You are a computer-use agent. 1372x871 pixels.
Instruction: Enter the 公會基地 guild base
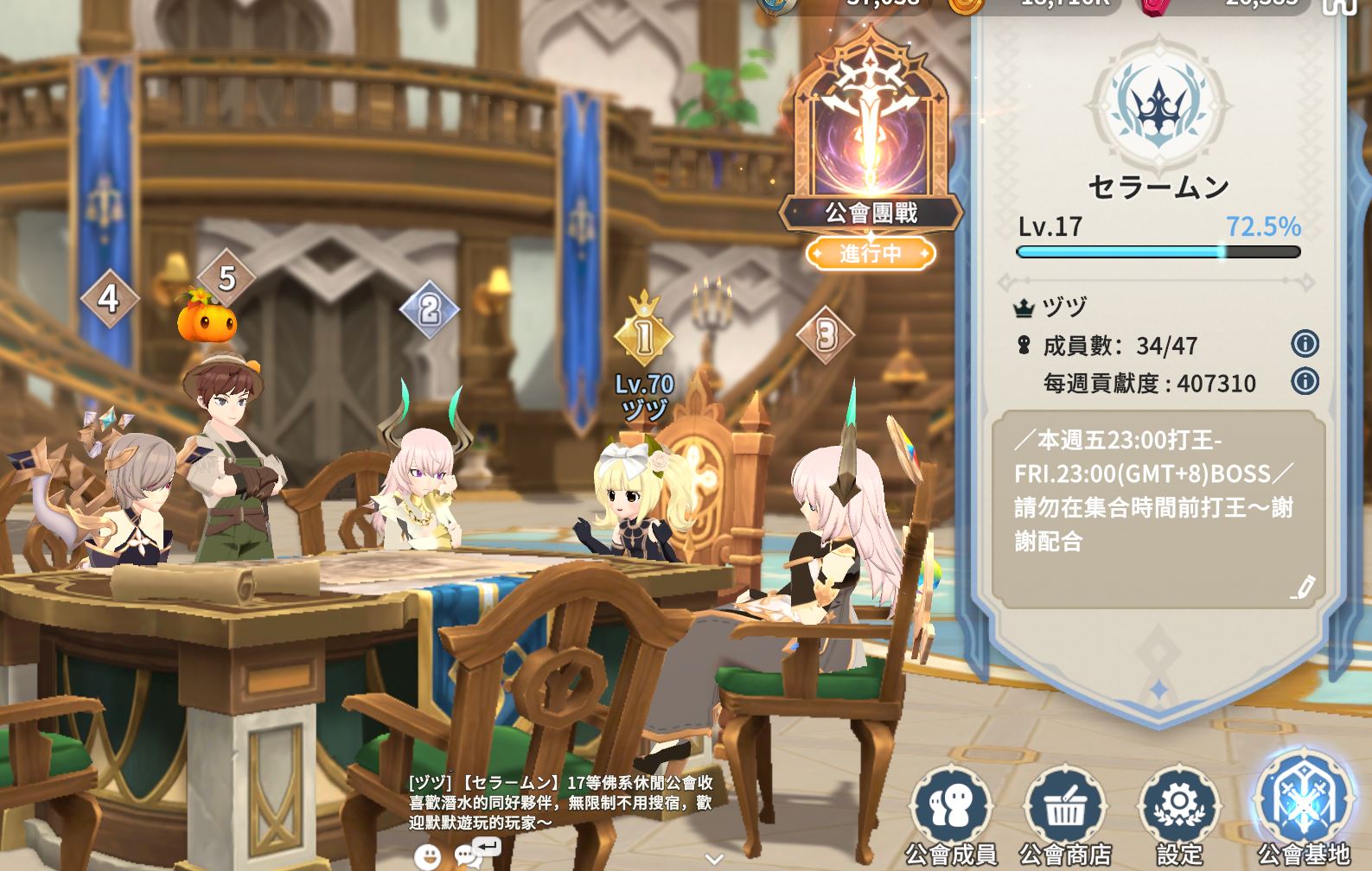pyautogui.click(x=1303, y=807)
